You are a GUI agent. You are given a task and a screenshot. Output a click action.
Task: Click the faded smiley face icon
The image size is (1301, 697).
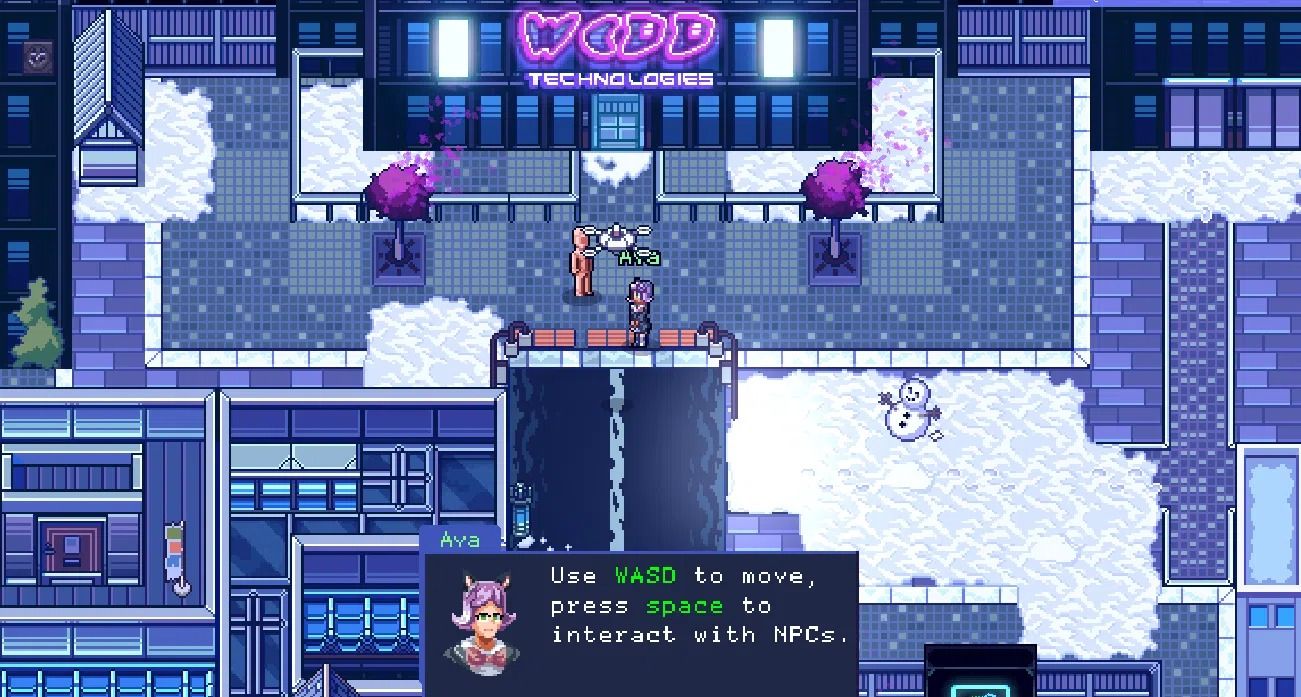tap(38, 57)
